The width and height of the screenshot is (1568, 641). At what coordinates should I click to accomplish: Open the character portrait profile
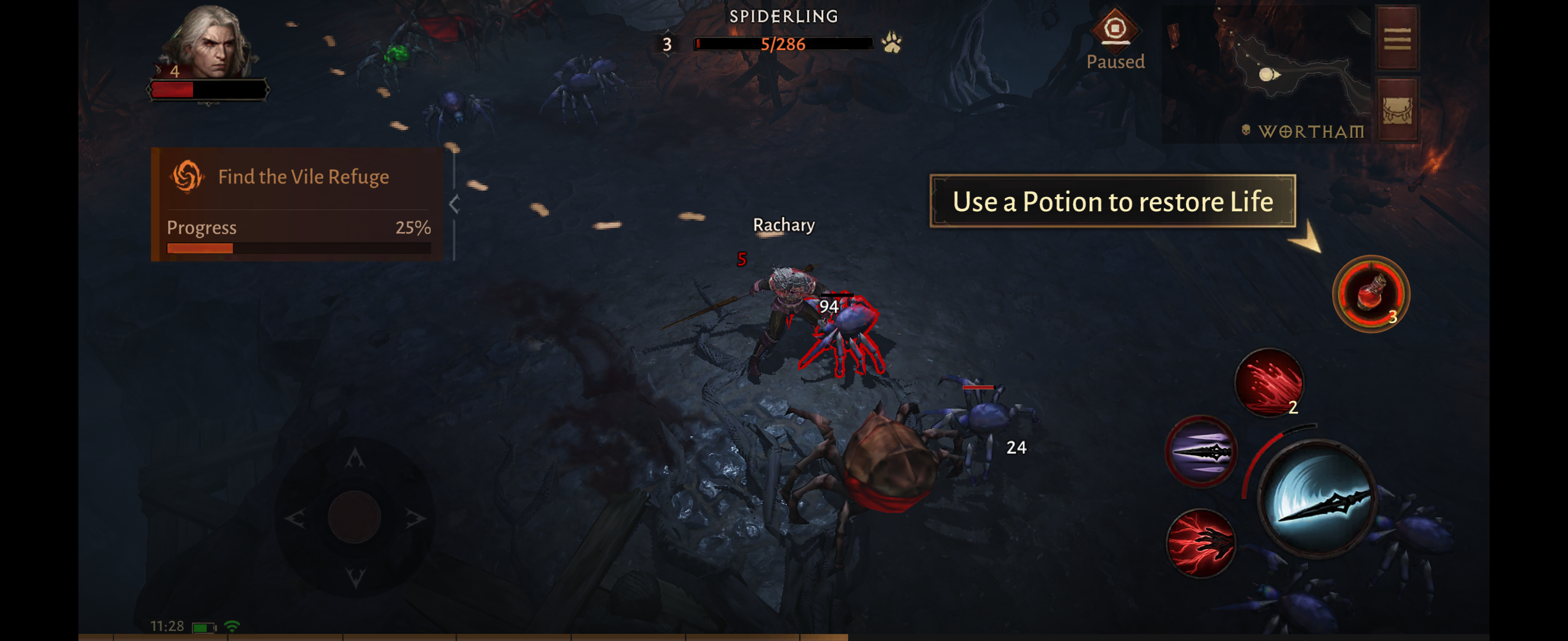210,43
